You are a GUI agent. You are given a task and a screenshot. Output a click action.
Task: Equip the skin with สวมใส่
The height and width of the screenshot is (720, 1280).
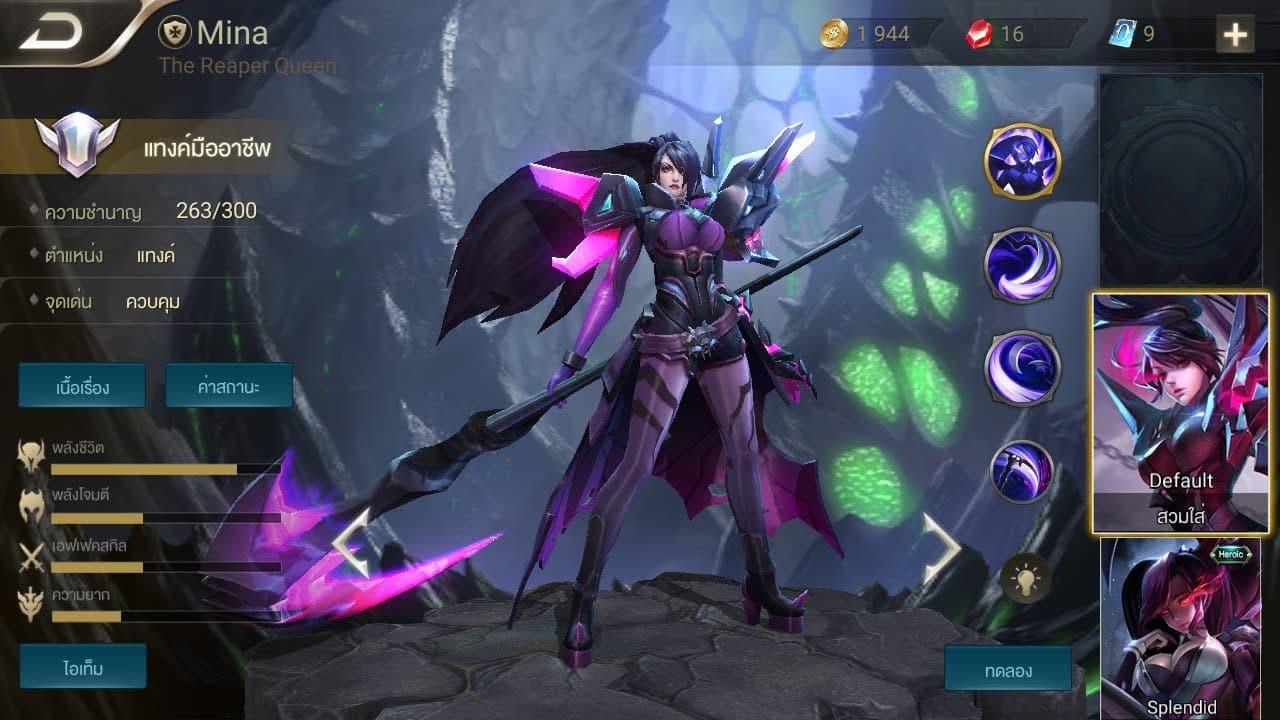point(1180,515)
